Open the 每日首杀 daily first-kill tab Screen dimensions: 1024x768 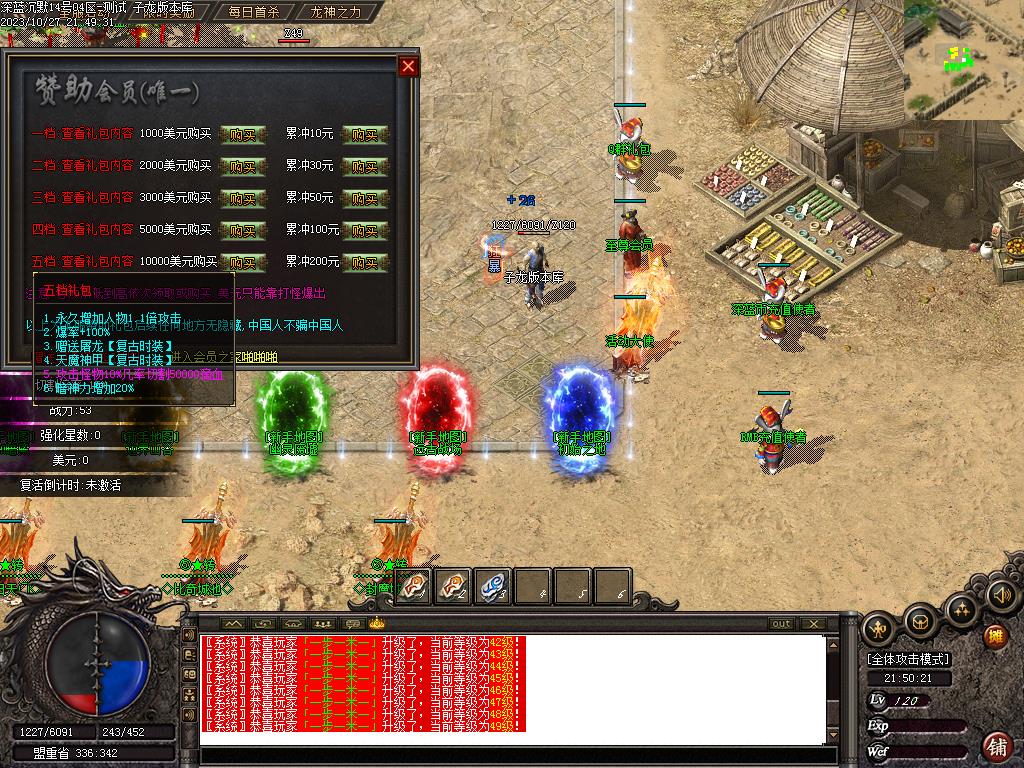click(253, 12)
